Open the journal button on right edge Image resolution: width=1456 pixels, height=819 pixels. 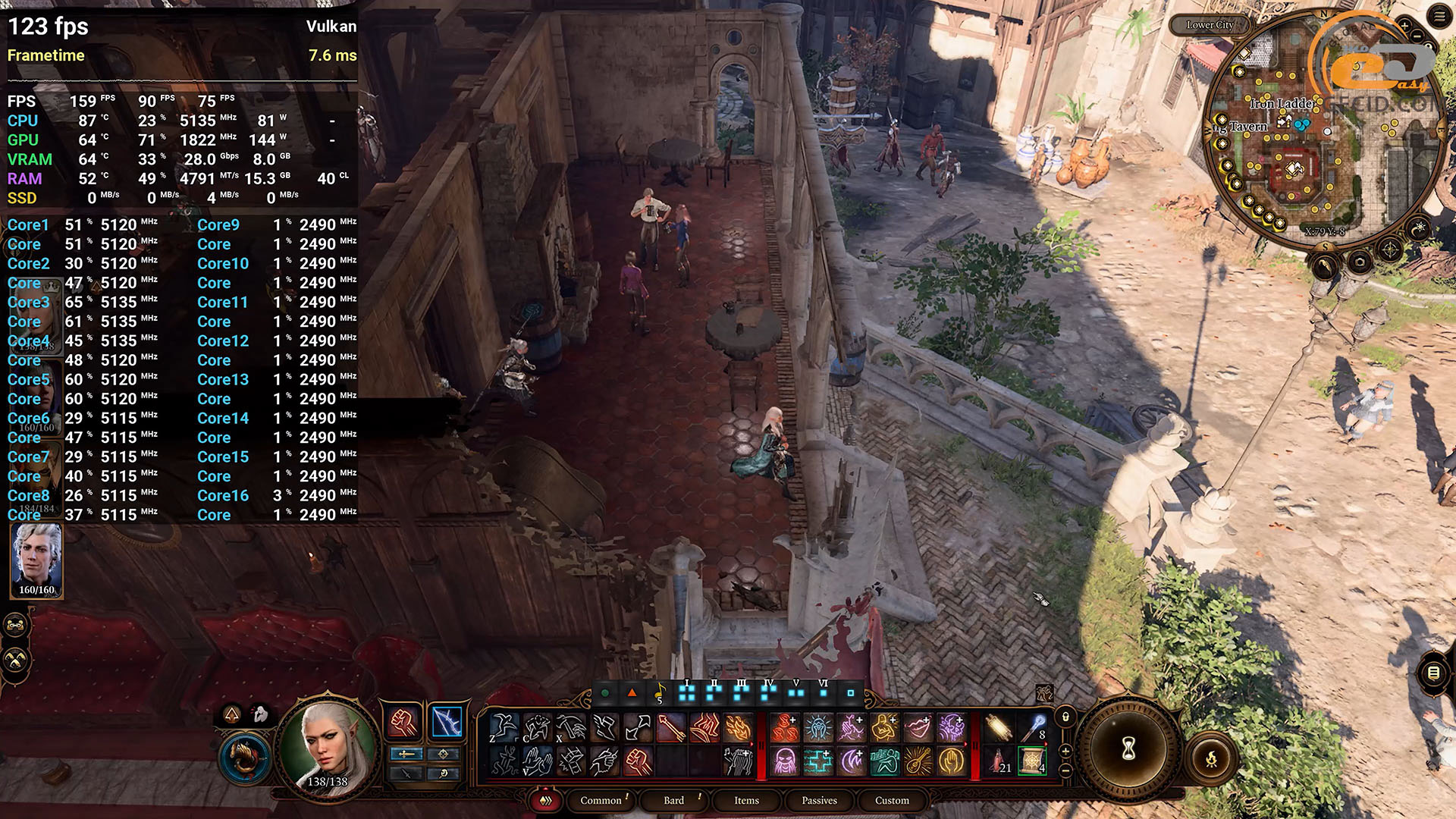[x=1433, y=673]
